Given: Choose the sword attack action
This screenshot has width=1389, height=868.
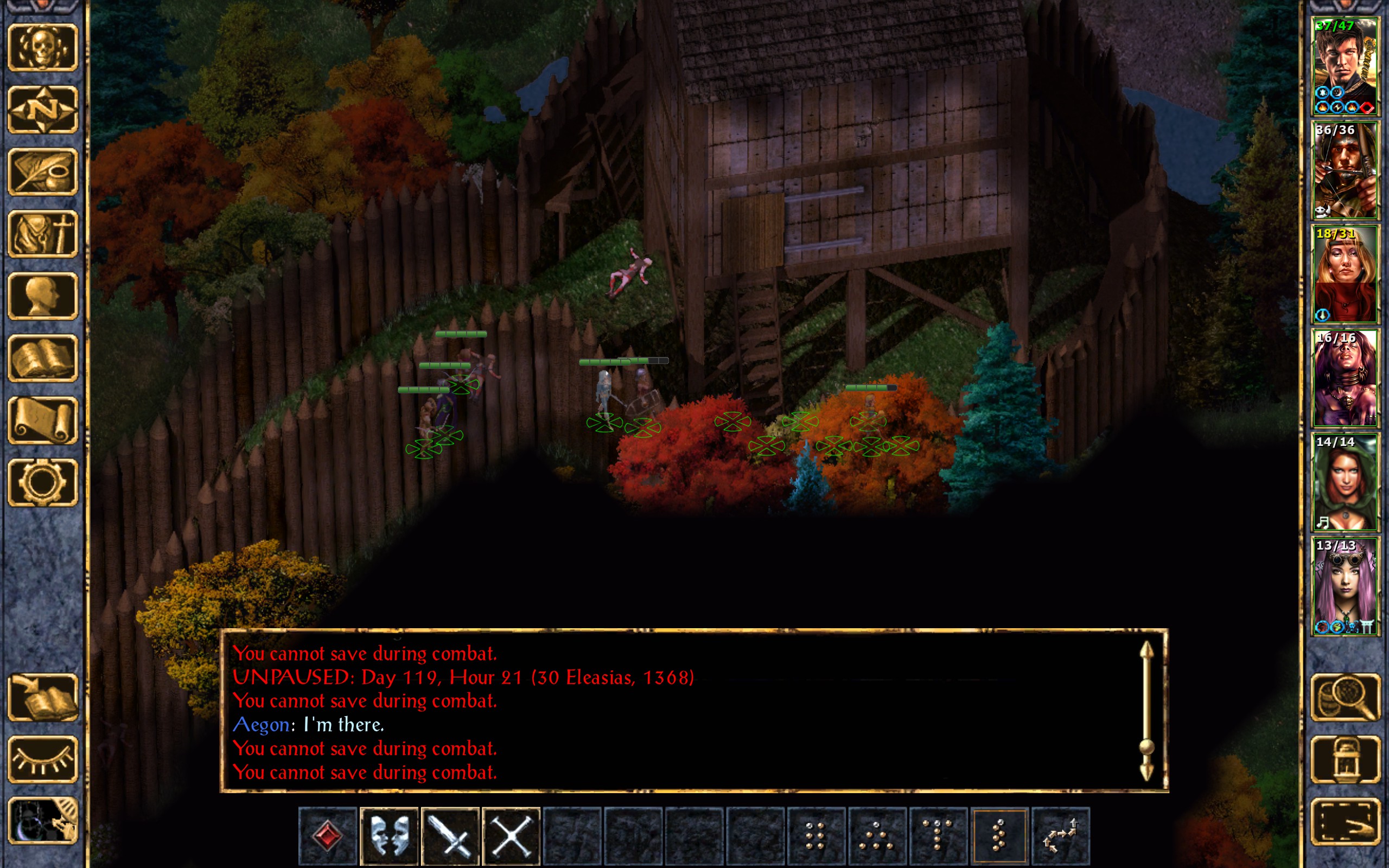Looking at the screenshot, I should (450, 836).
